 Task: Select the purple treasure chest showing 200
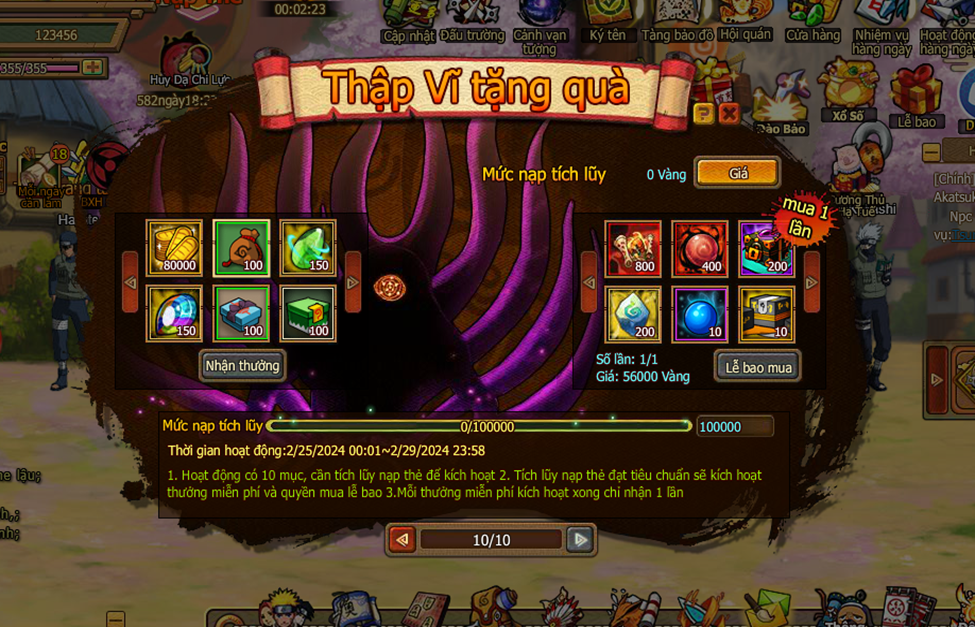click(x=766, y=248)
